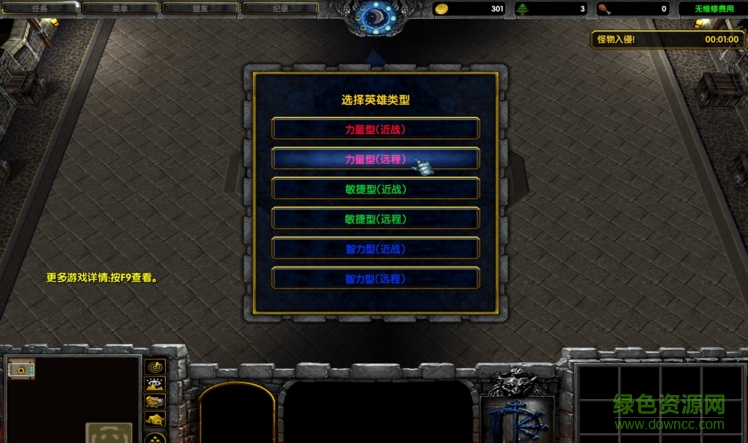Open the 纪录 message log
The image size is (748, 443).
coord(280,8)
